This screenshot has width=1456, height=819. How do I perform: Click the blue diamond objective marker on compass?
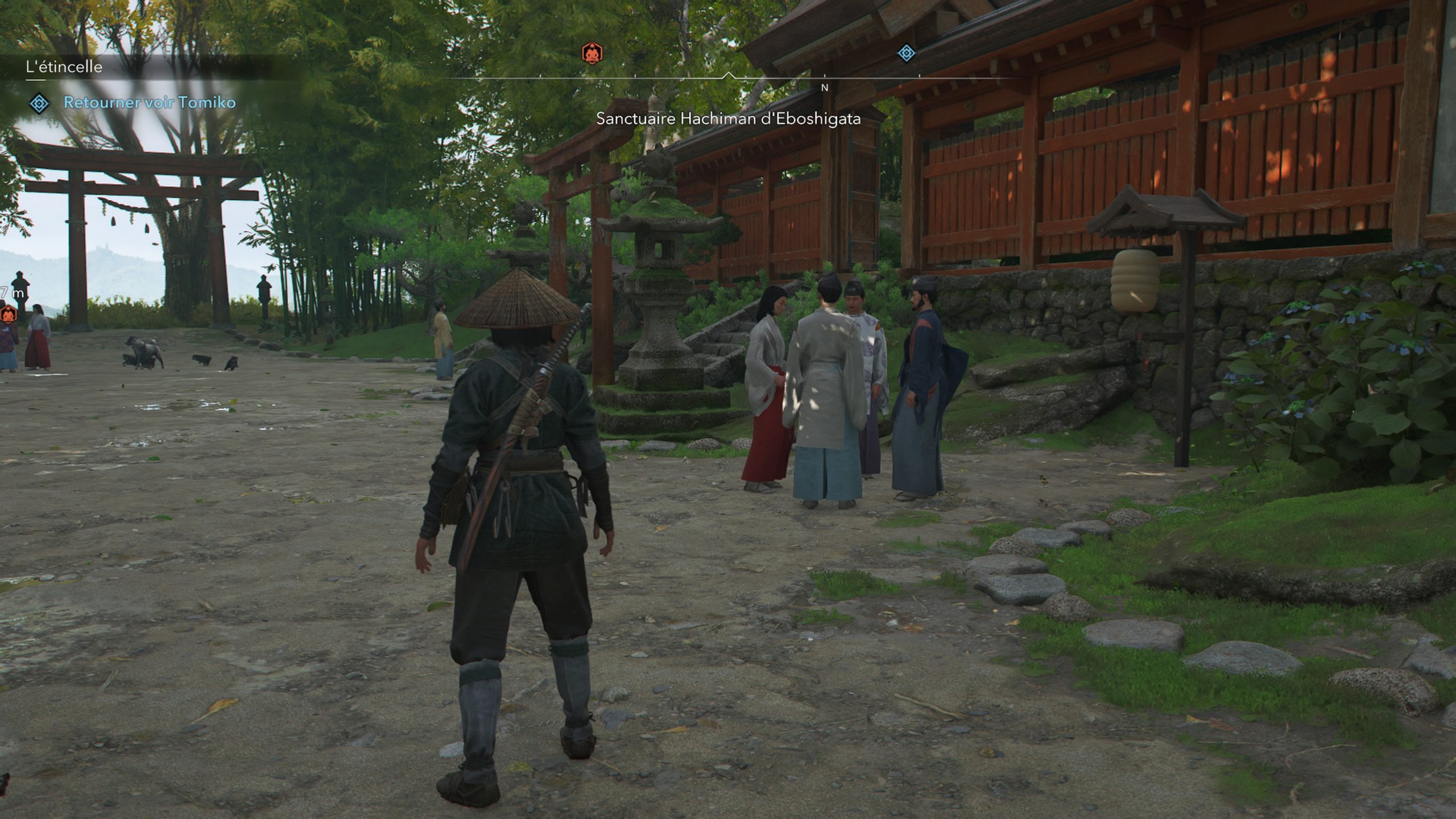(906, 53)
